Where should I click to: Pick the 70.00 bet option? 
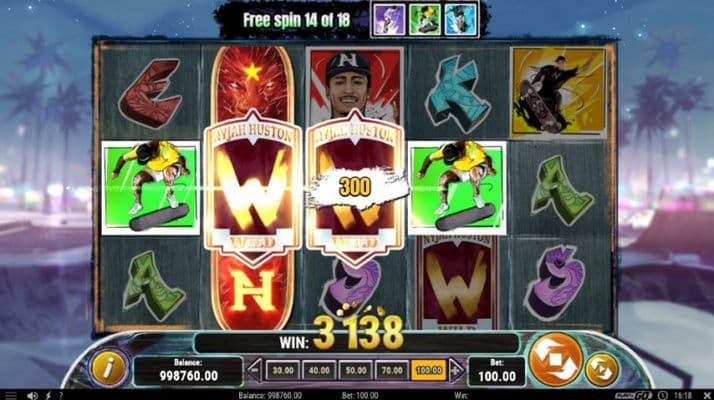pos(391,370)
